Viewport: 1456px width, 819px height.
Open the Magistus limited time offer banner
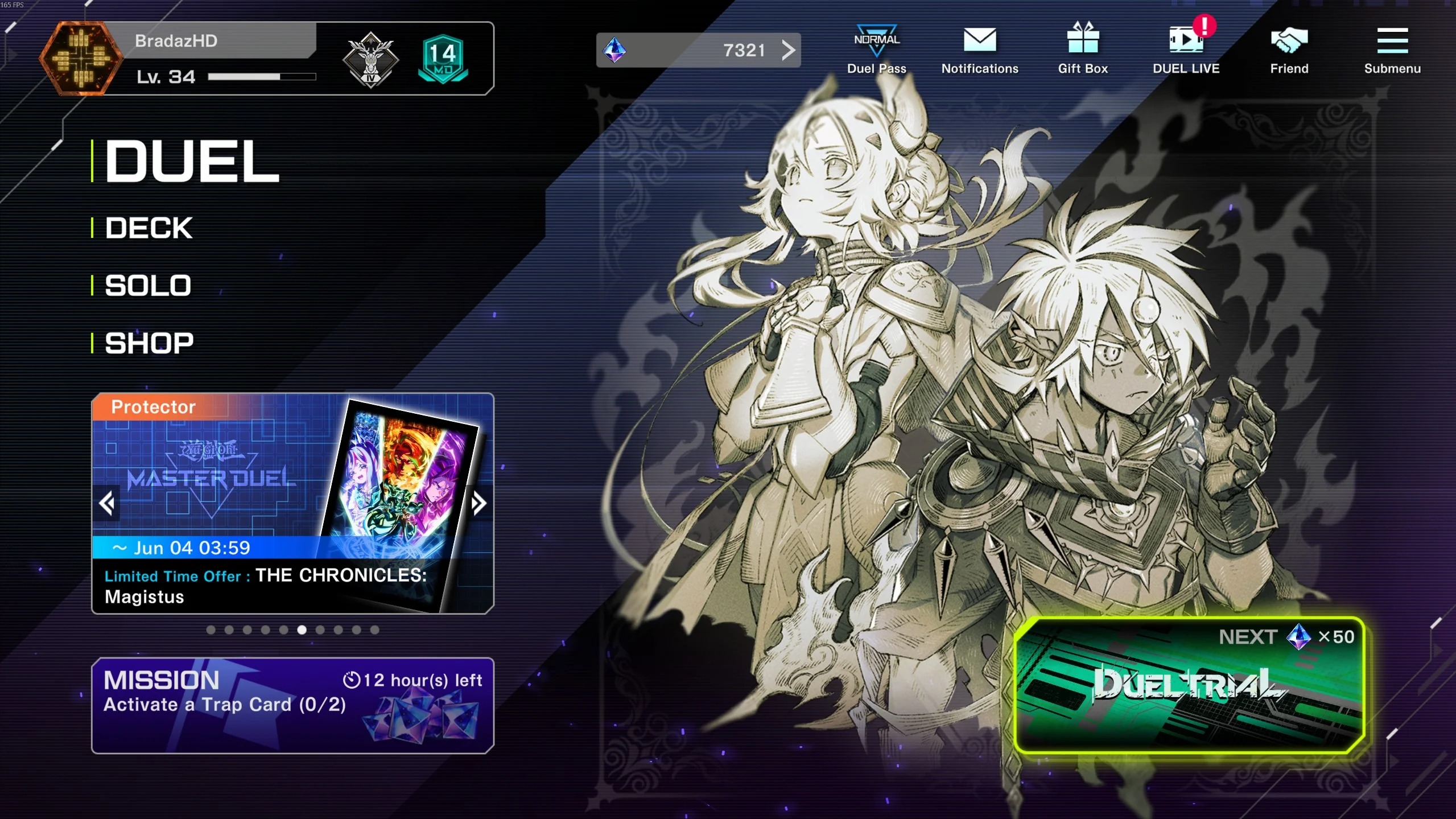point(292,503)
